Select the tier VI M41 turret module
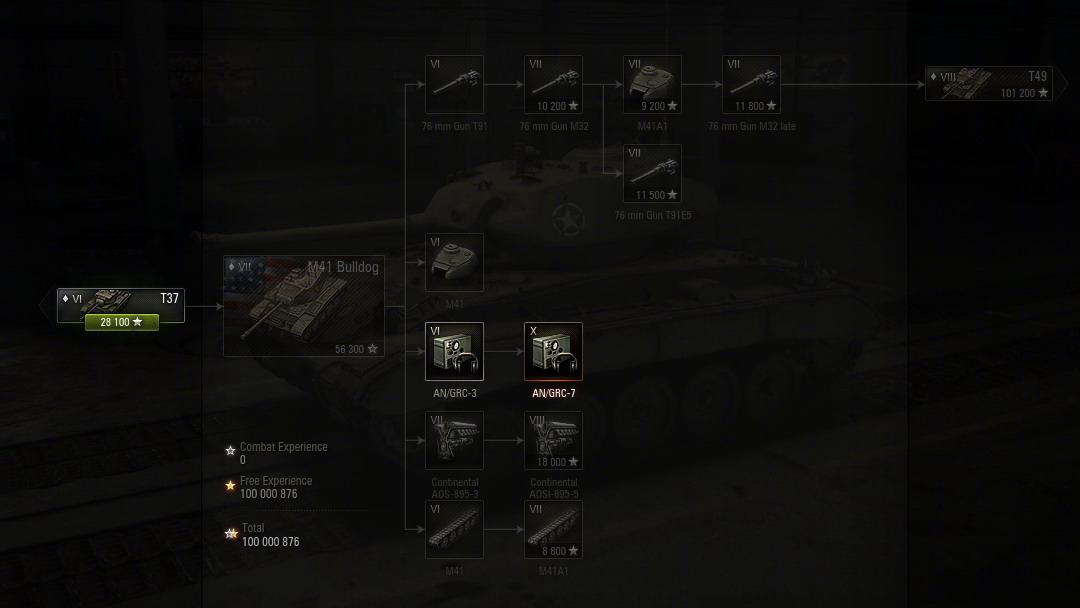The image size is (1080, 608). click(454, 263)
